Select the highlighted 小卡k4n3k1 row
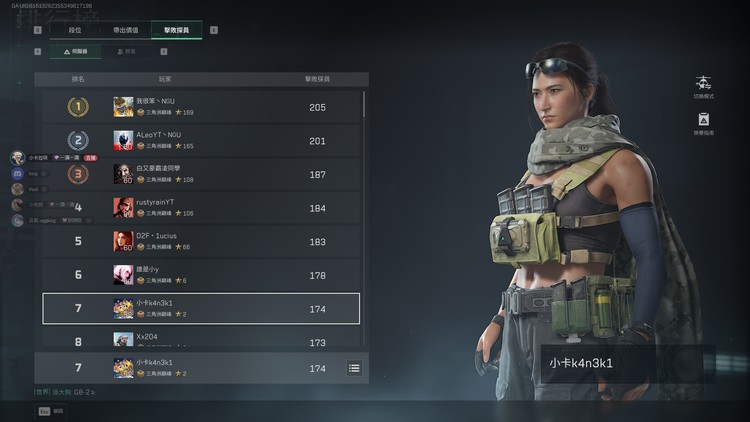Viewport: 750px width, 422px height. pyautogui.click(x=200, y=308)
